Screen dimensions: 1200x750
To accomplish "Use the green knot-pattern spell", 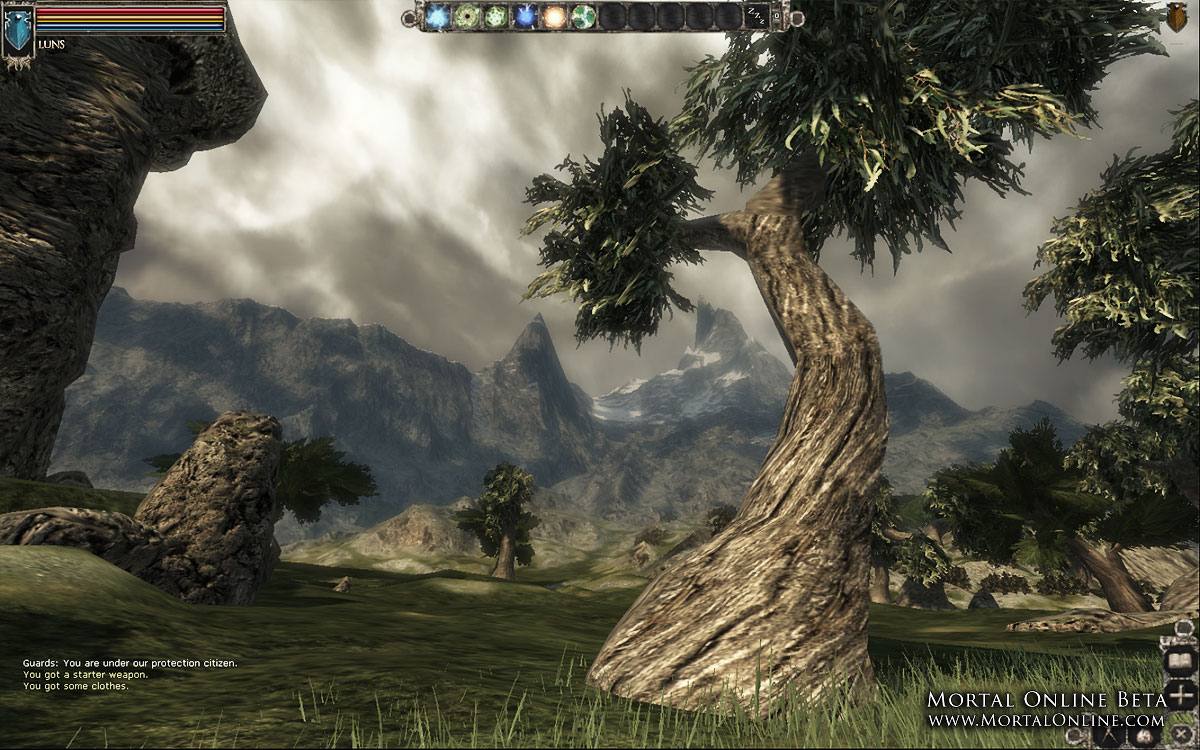I will (x=495, y=16).
